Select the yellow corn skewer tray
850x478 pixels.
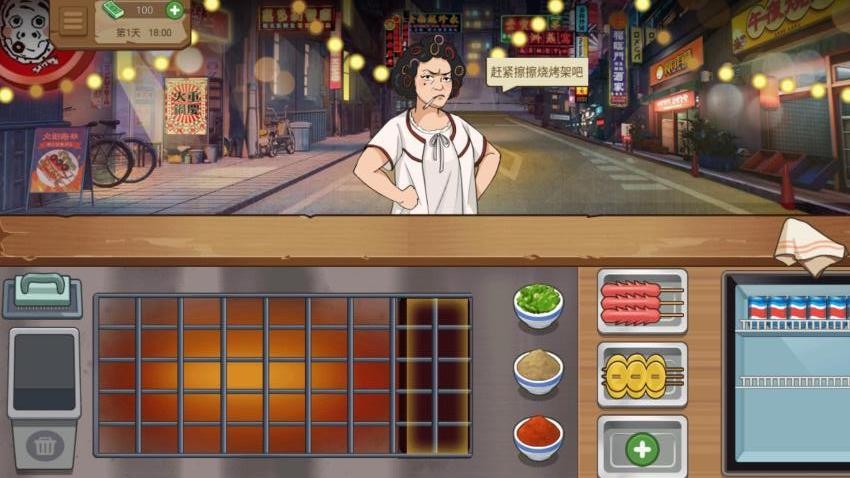click(x=642, y=374)
